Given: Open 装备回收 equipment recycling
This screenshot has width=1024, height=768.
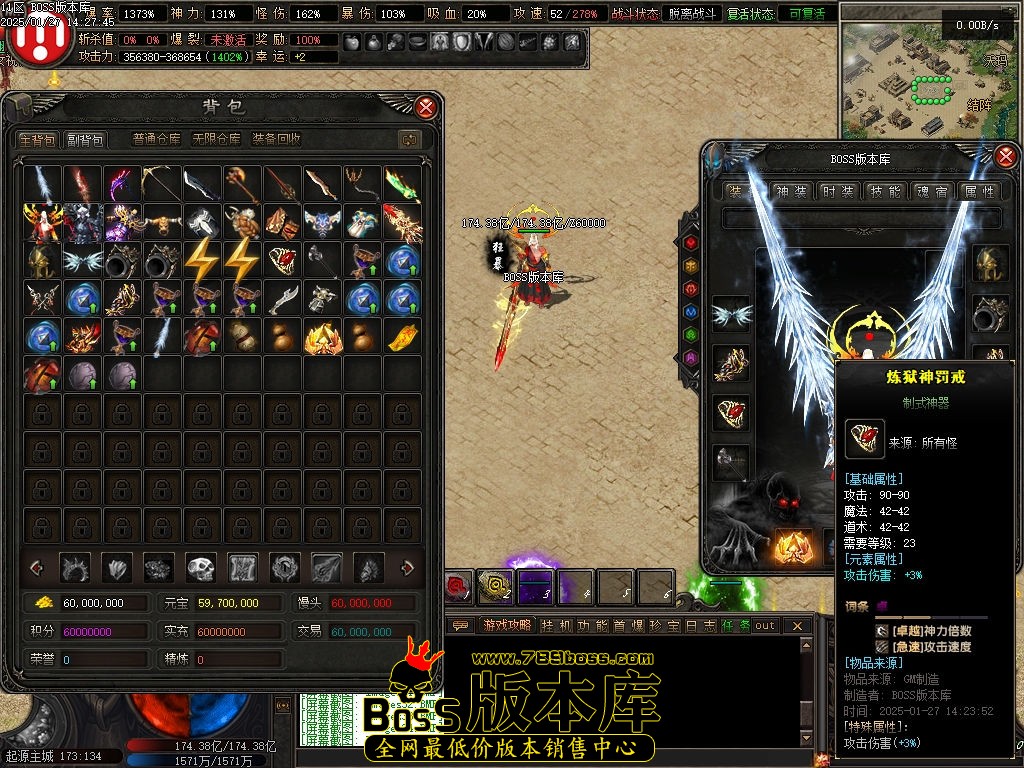Looking at the screenshot, I should (277, 140).
